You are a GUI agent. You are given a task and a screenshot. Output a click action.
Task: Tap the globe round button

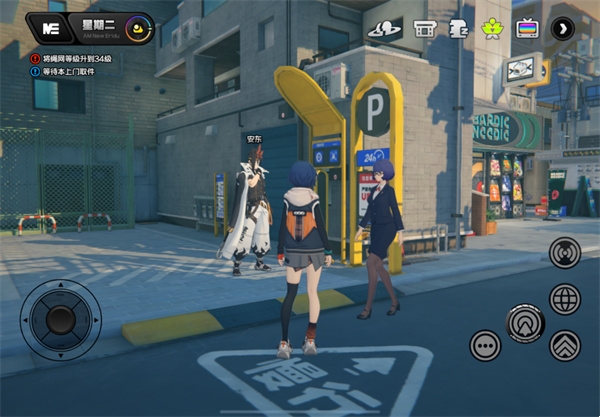click(x=565, y=298)
